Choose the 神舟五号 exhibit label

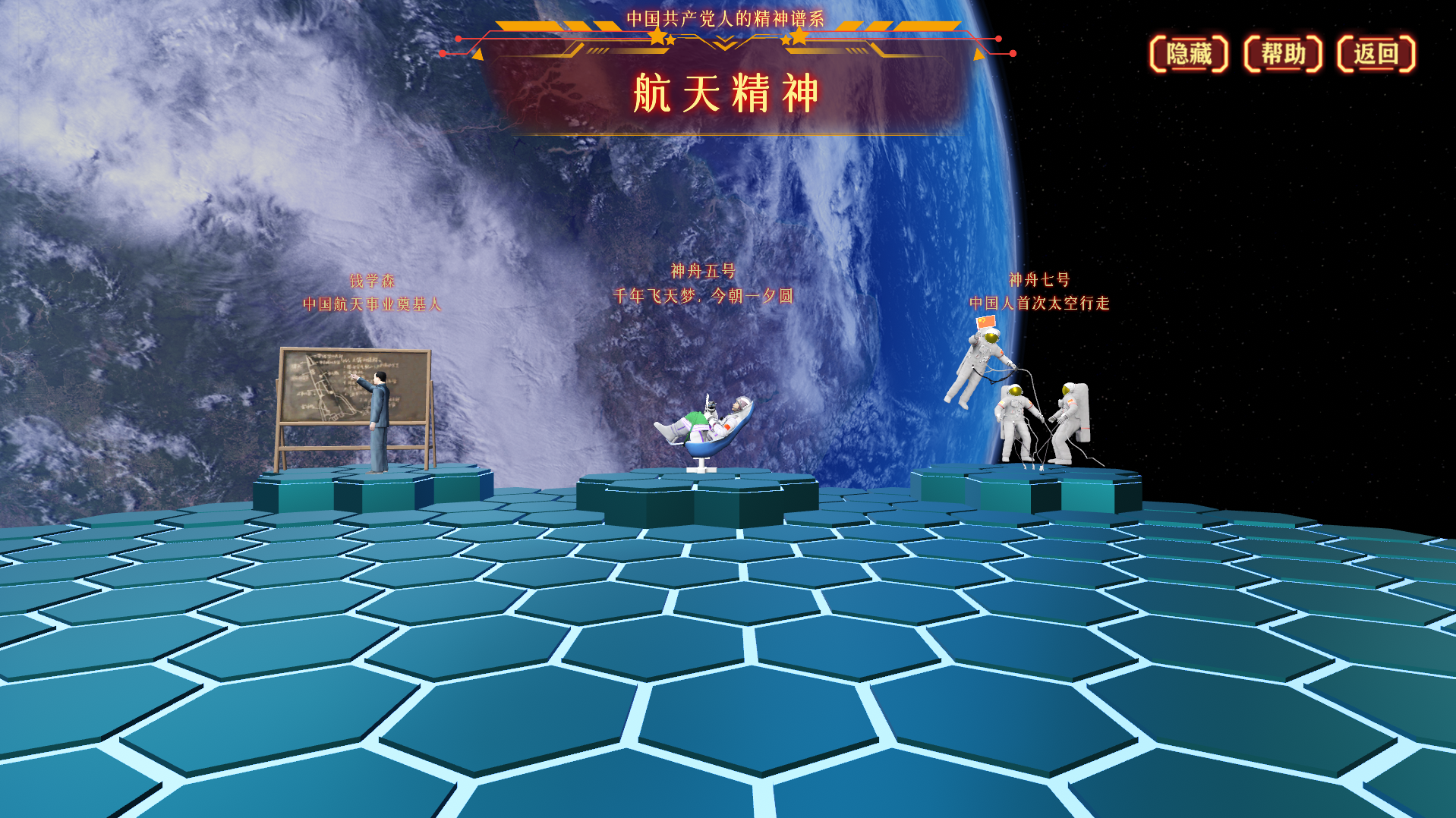[x=703, y=271]
